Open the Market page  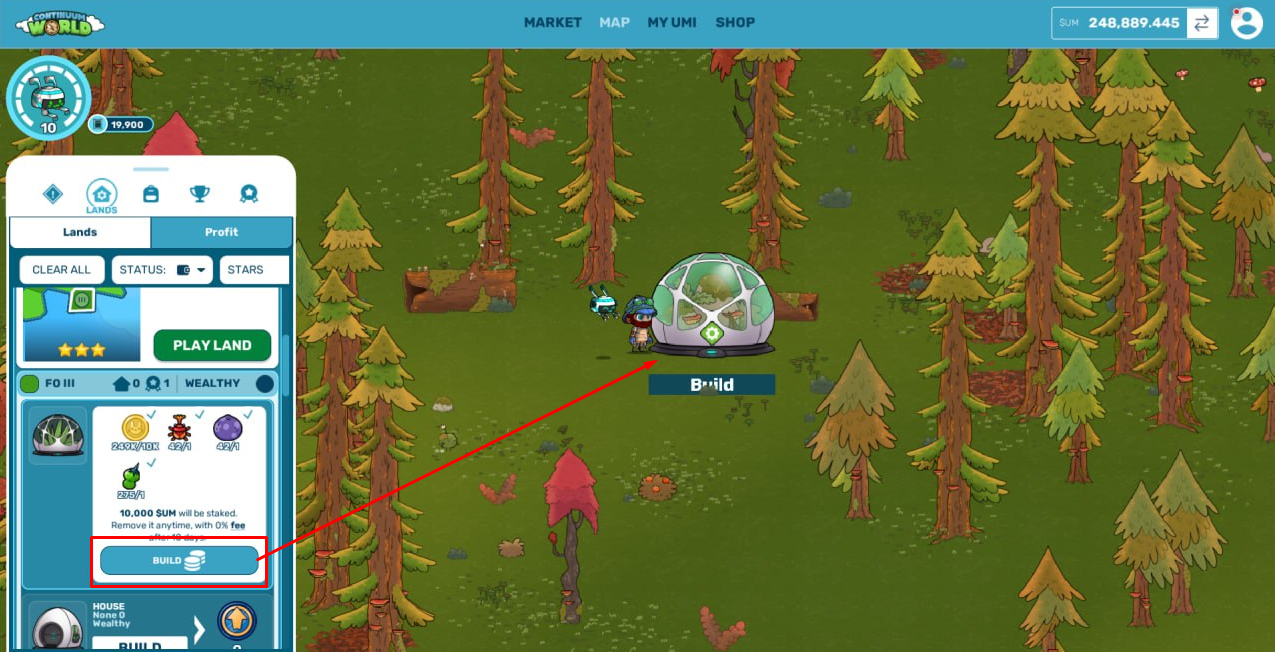(552, 22)
